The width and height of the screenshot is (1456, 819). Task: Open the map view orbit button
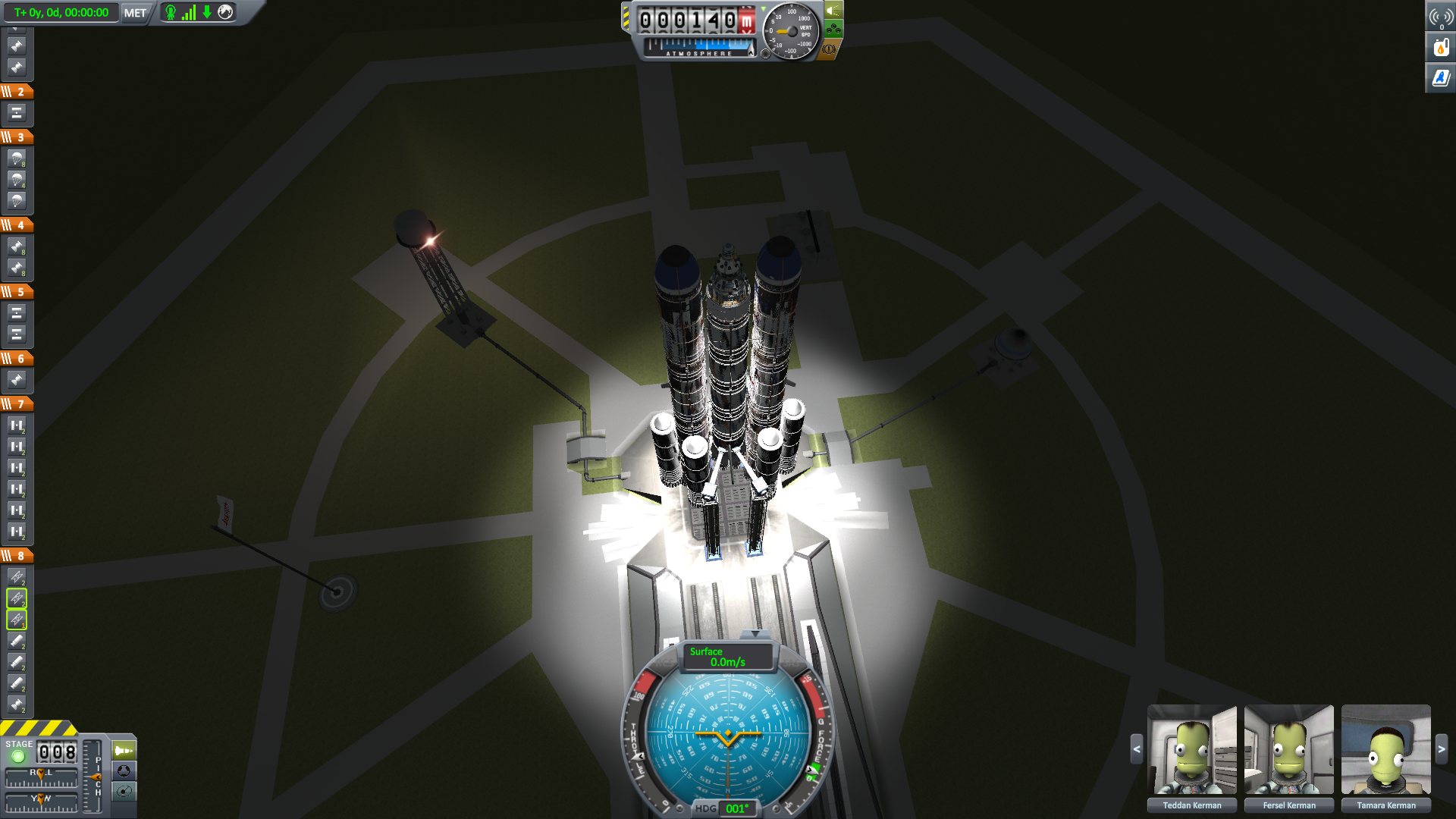click(124, 792)
